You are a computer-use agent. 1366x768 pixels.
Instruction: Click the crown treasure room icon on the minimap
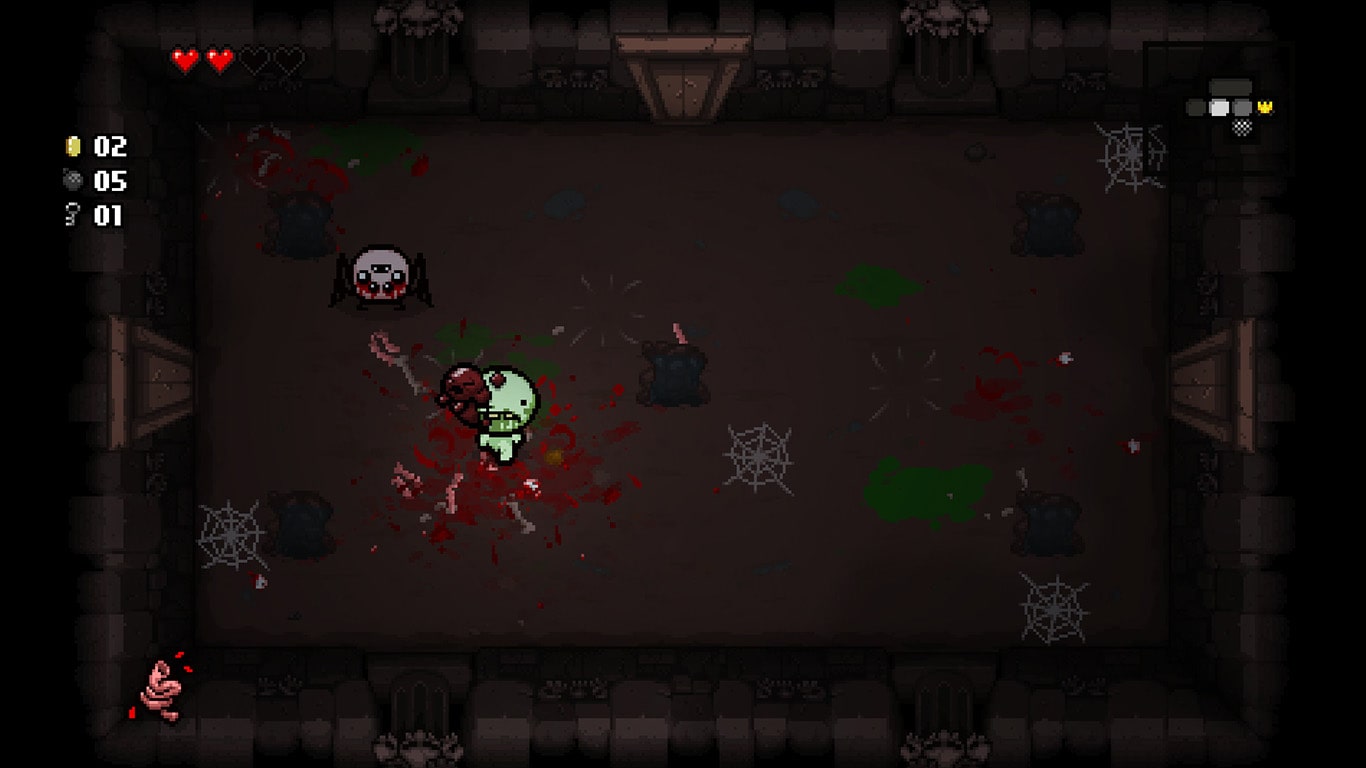(1264, 106)
